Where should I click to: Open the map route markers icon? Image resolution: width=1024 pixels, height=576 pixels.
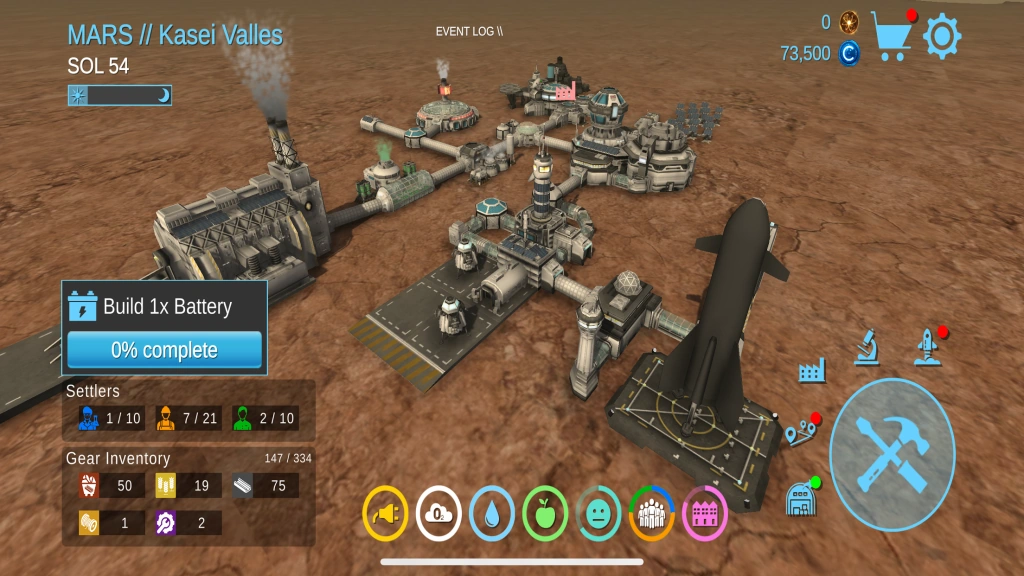tap(801, 433)
